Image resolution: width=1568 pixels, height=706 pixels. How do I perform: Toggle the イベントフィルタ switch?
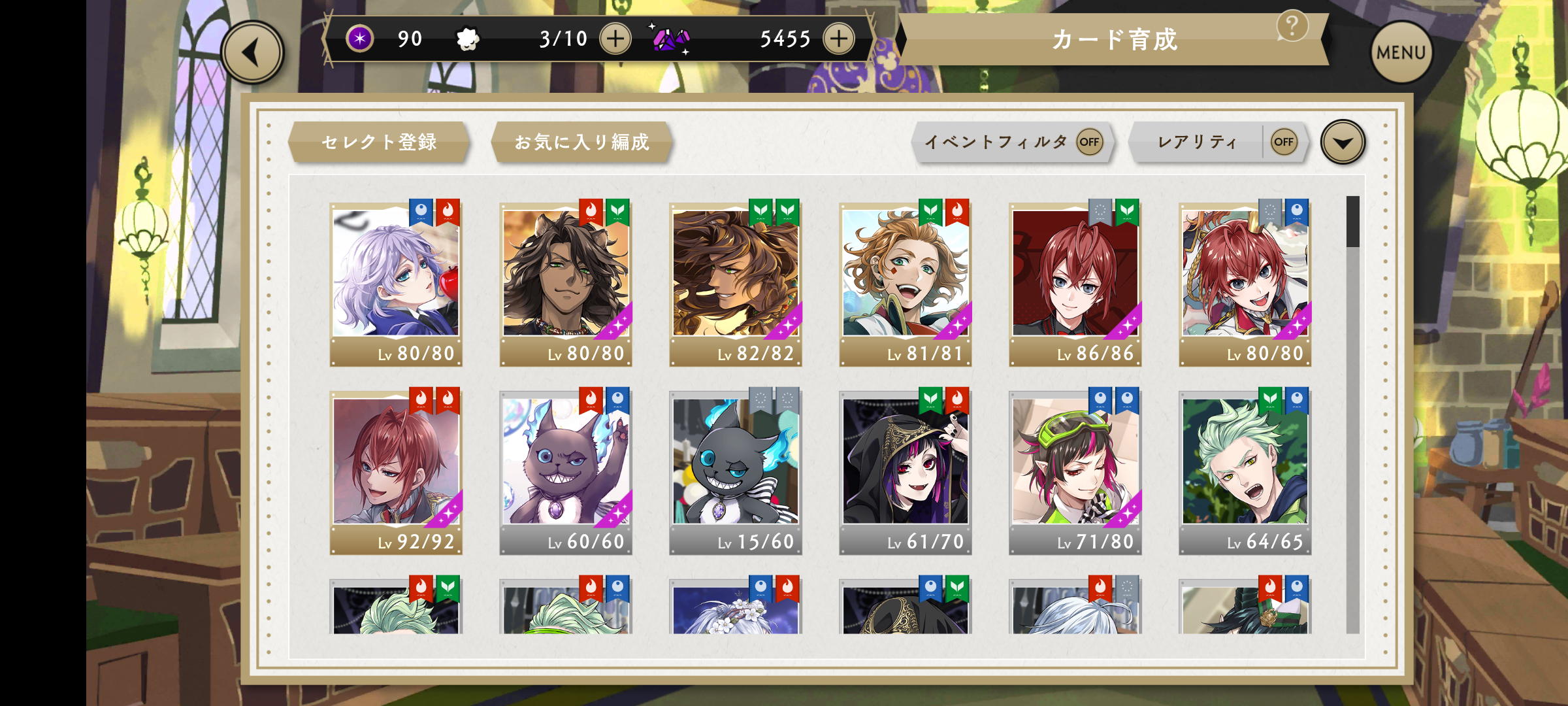(x=1089, y=142)
